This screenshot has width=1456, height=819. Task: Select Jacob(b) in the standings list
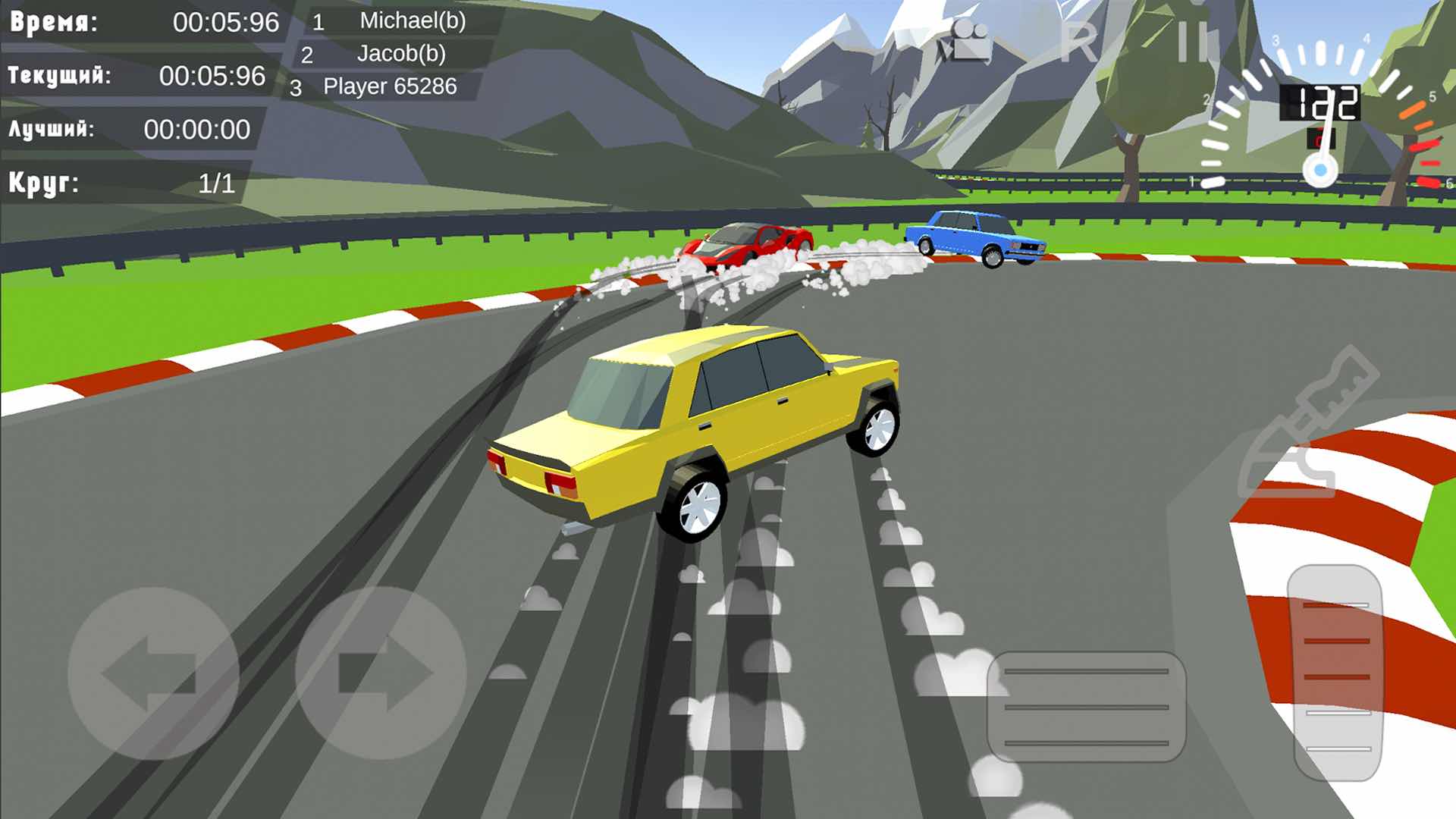(400, 54)
